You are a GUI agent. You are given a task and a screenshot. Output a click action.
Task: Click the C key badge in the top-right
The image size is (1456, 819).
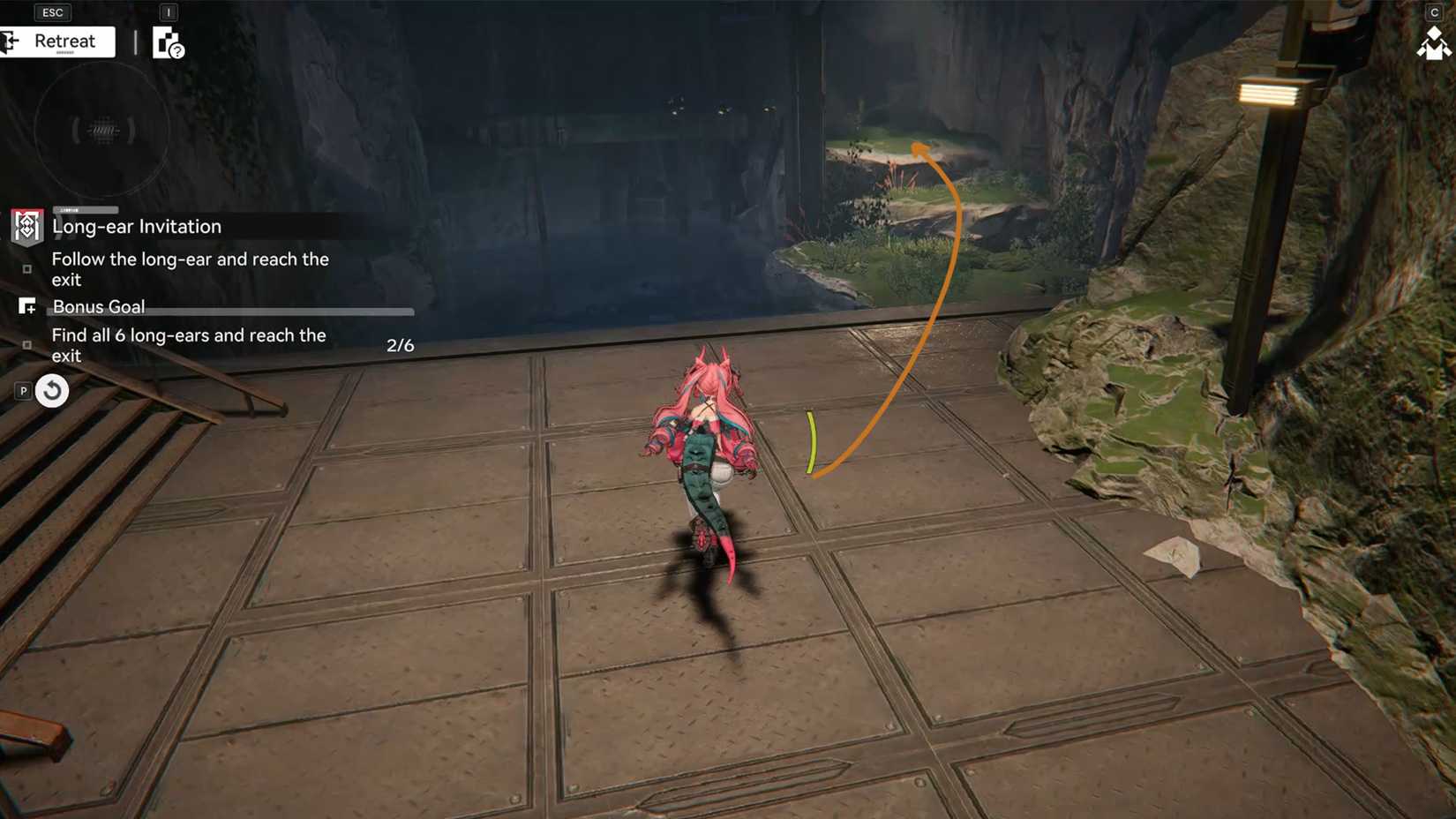(1436, 11)
